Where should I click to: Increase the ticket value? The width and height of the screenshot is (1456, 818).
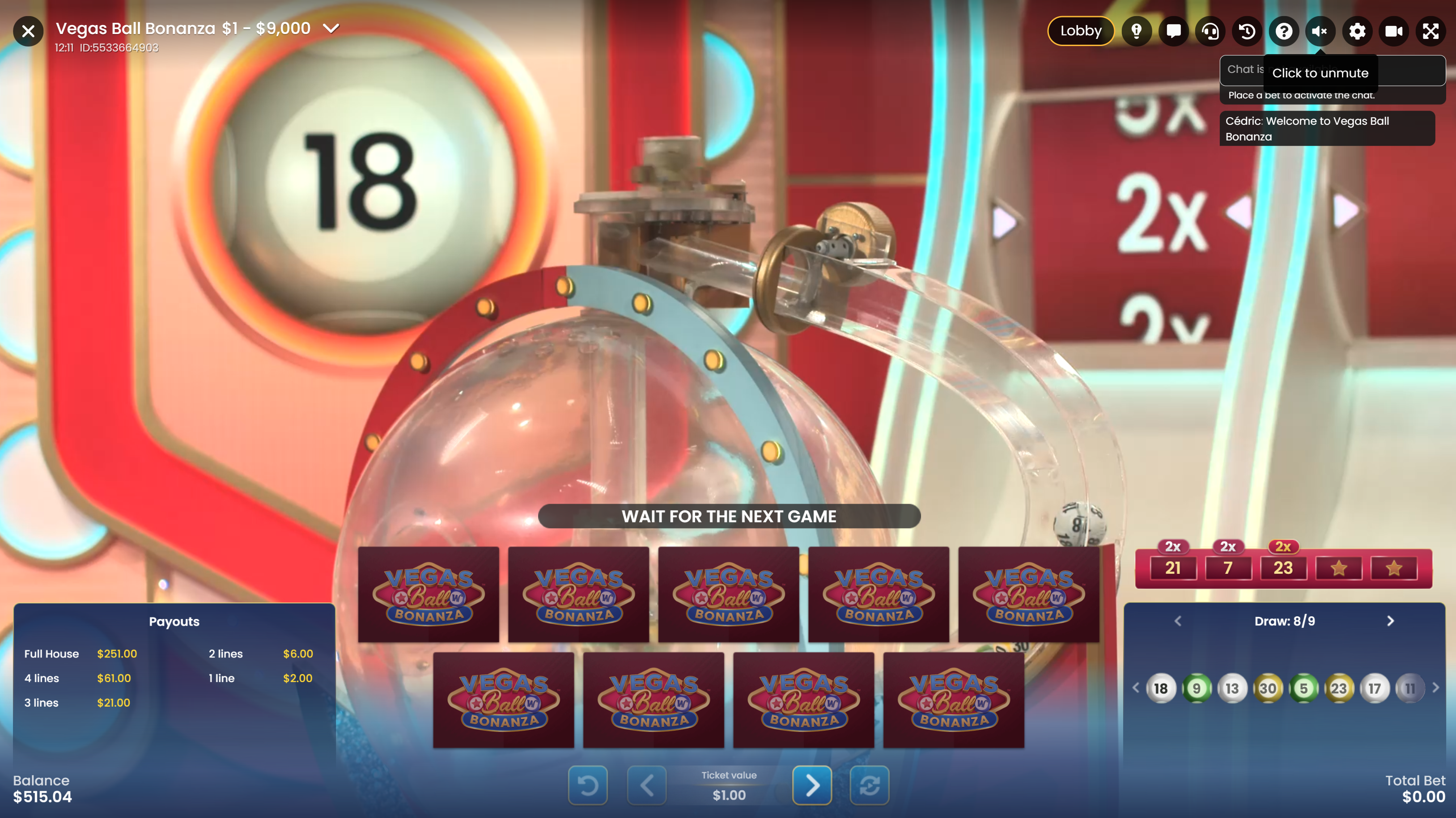pyautogui.click(x=812, y=785)
